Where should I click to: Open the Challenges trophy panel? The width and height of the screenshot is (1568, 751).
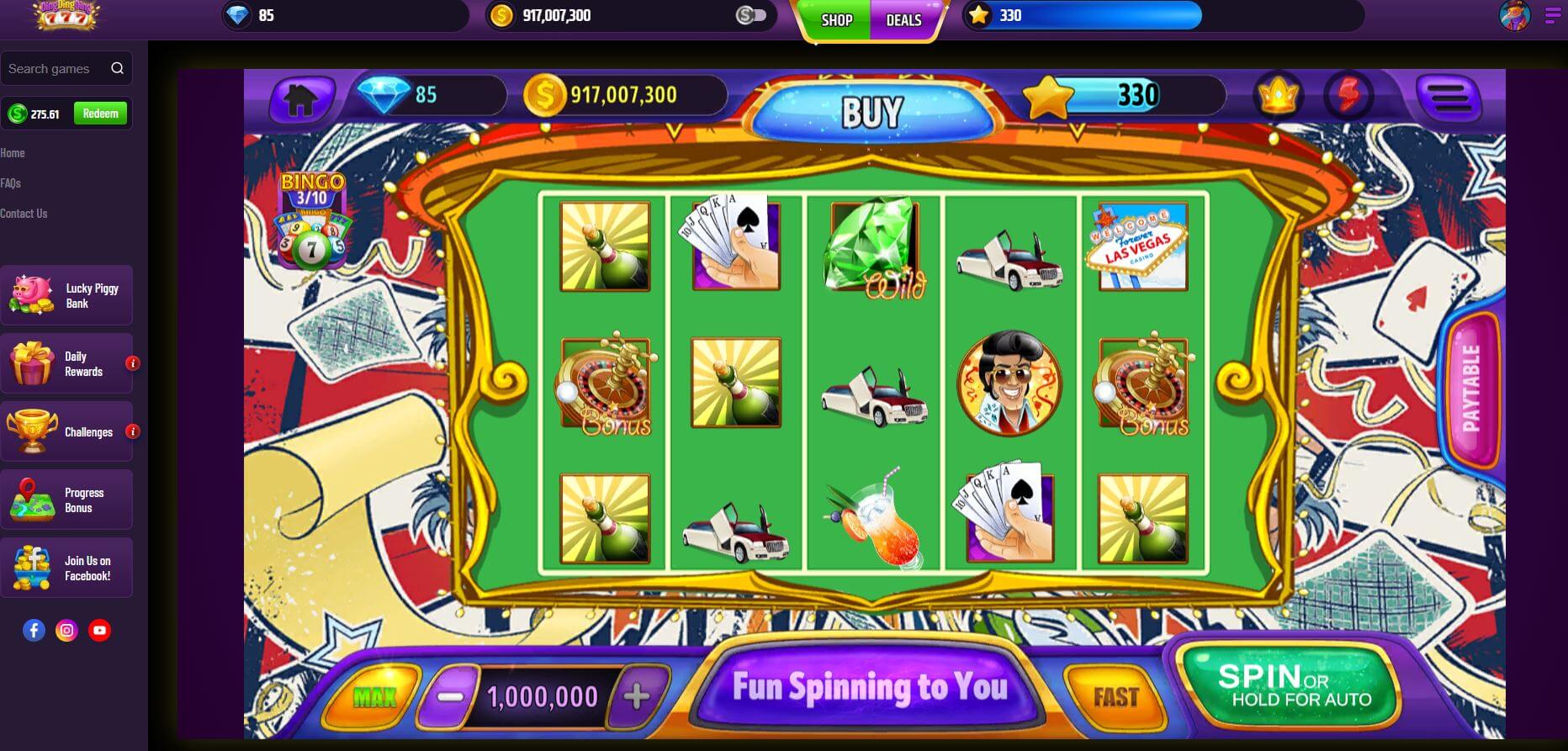(x=67, y=431)
